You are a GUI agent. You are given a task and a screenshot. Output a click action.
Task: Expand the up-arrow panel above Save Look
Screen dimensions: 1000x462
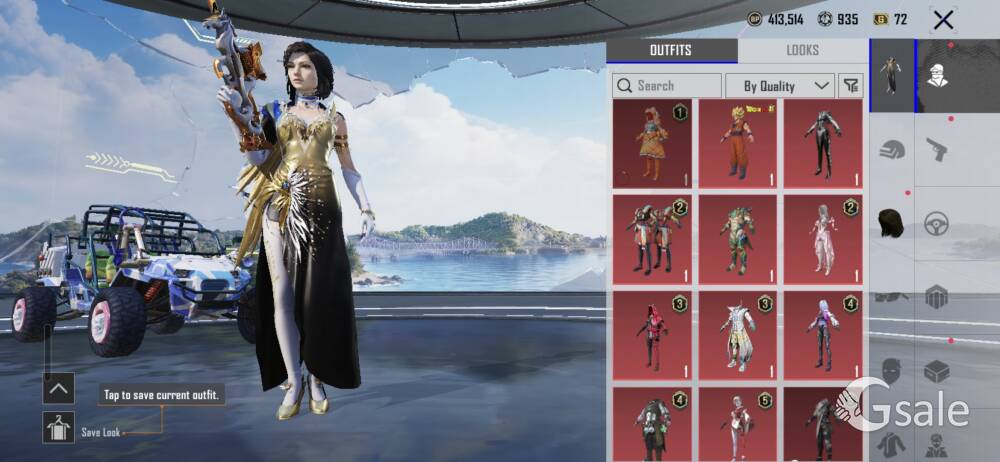(x=58, y=387)
